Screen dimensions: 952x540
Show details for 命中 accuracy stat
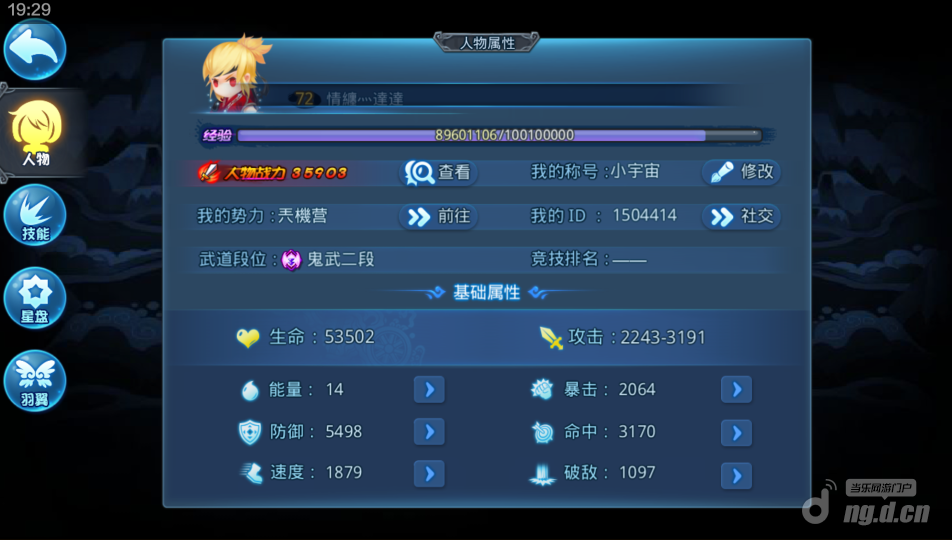736,432
